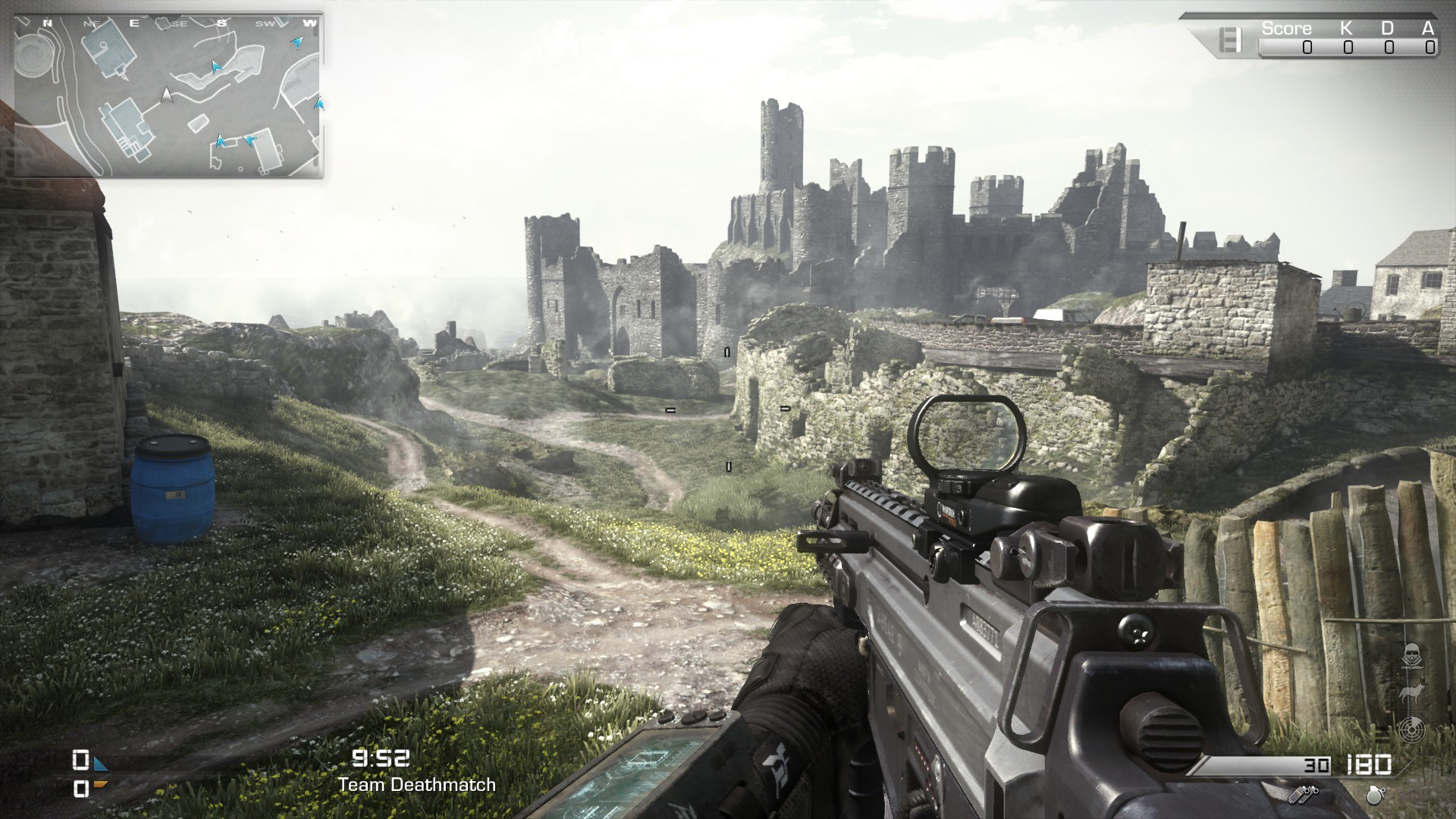
Task: Open the compass West direction marker
Action: pyautogui.click(x=309, y=23)
